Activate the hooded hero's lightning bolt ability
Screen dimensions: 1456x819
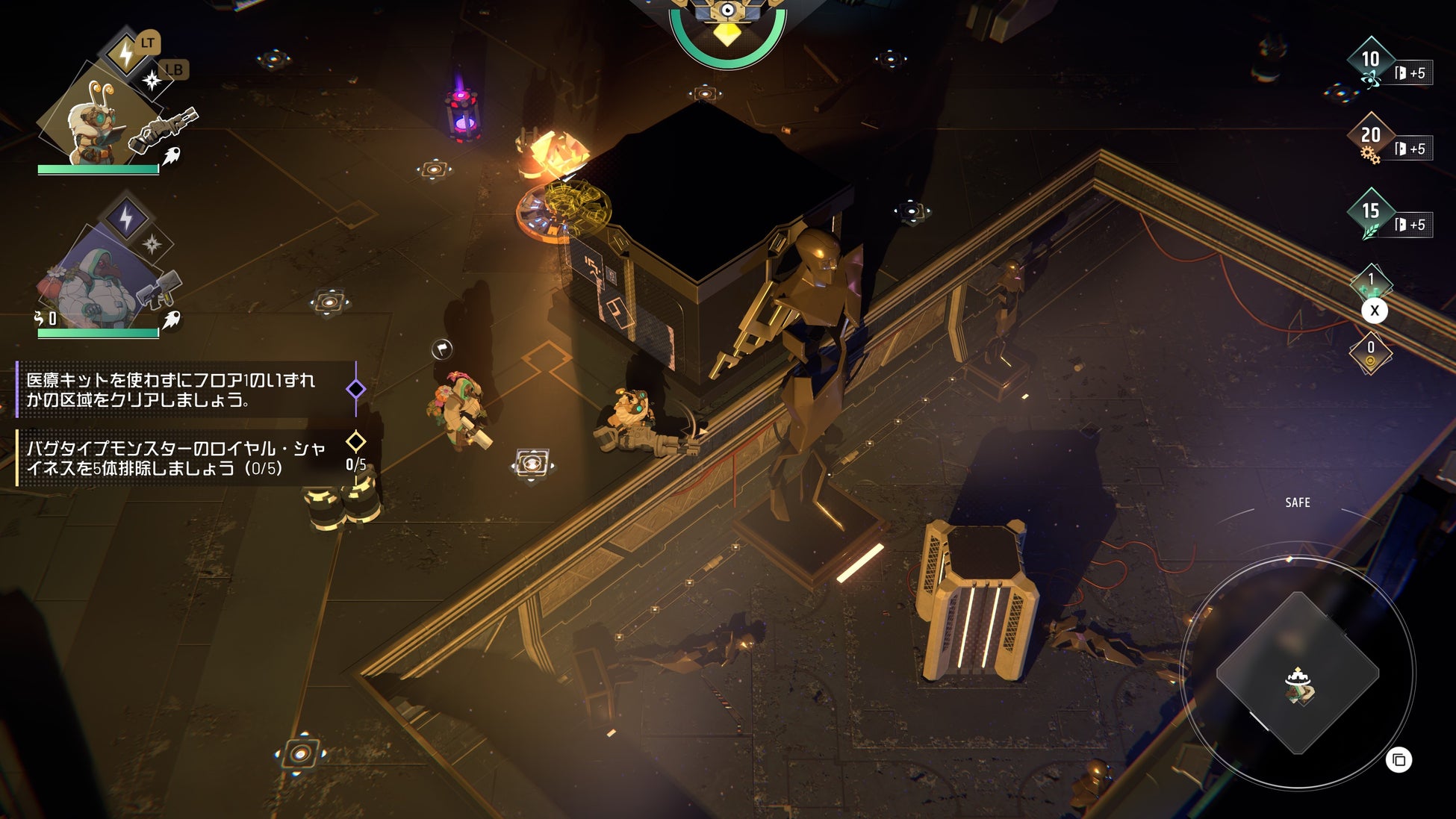click(125, 218)
